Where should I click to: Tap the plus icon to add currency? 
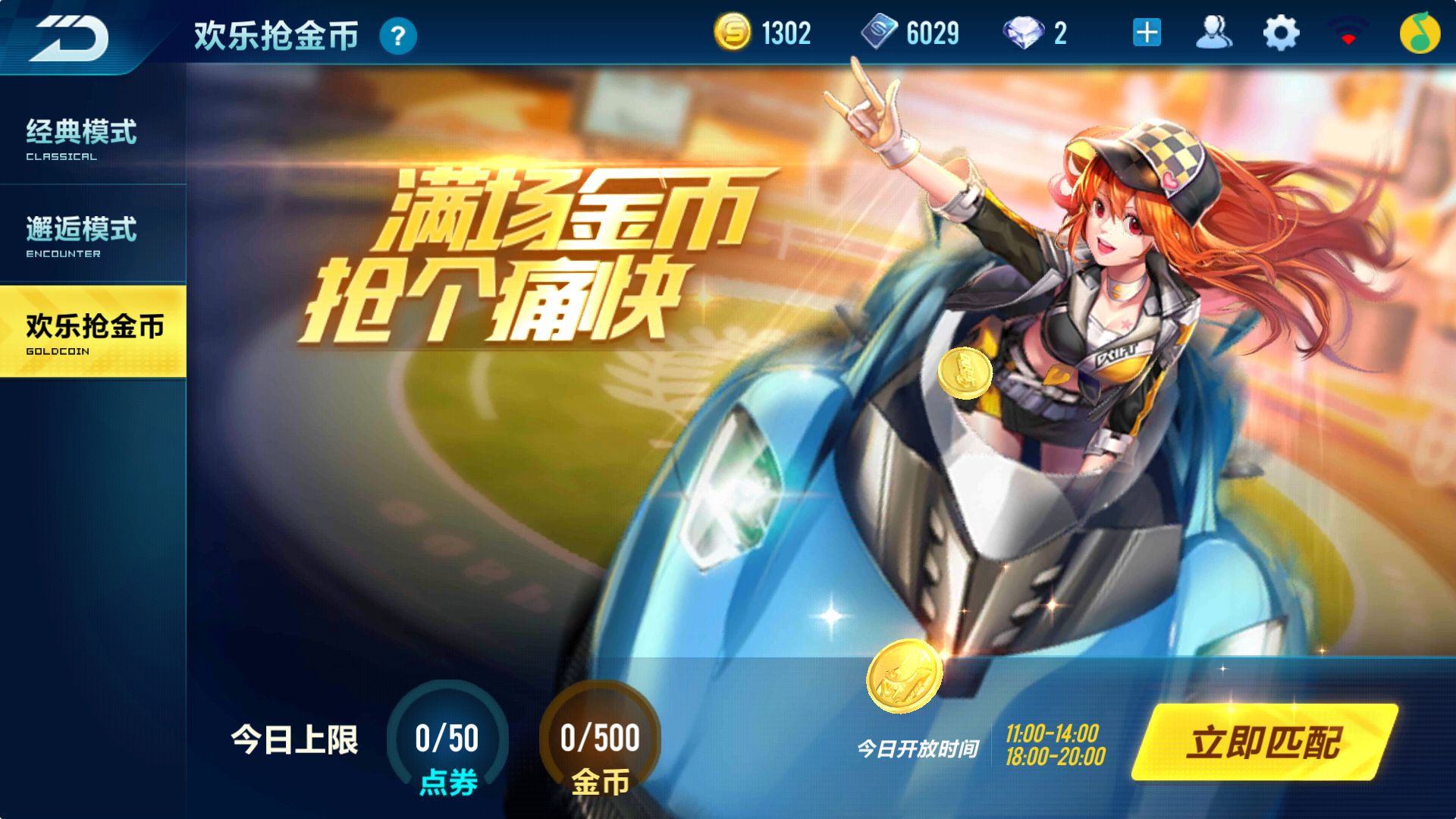(x=1147, y=33)
